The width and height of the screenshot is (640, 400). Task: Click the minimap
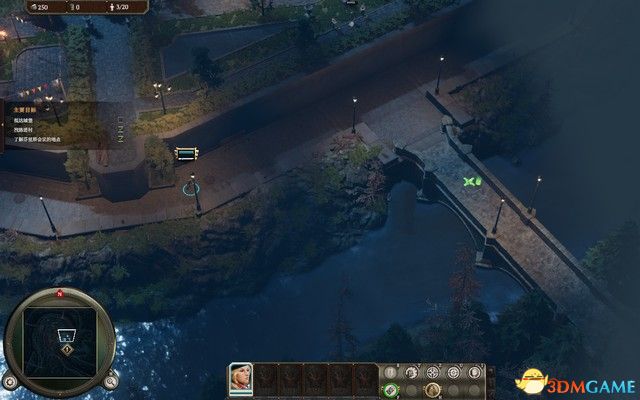tap(61, 335)
